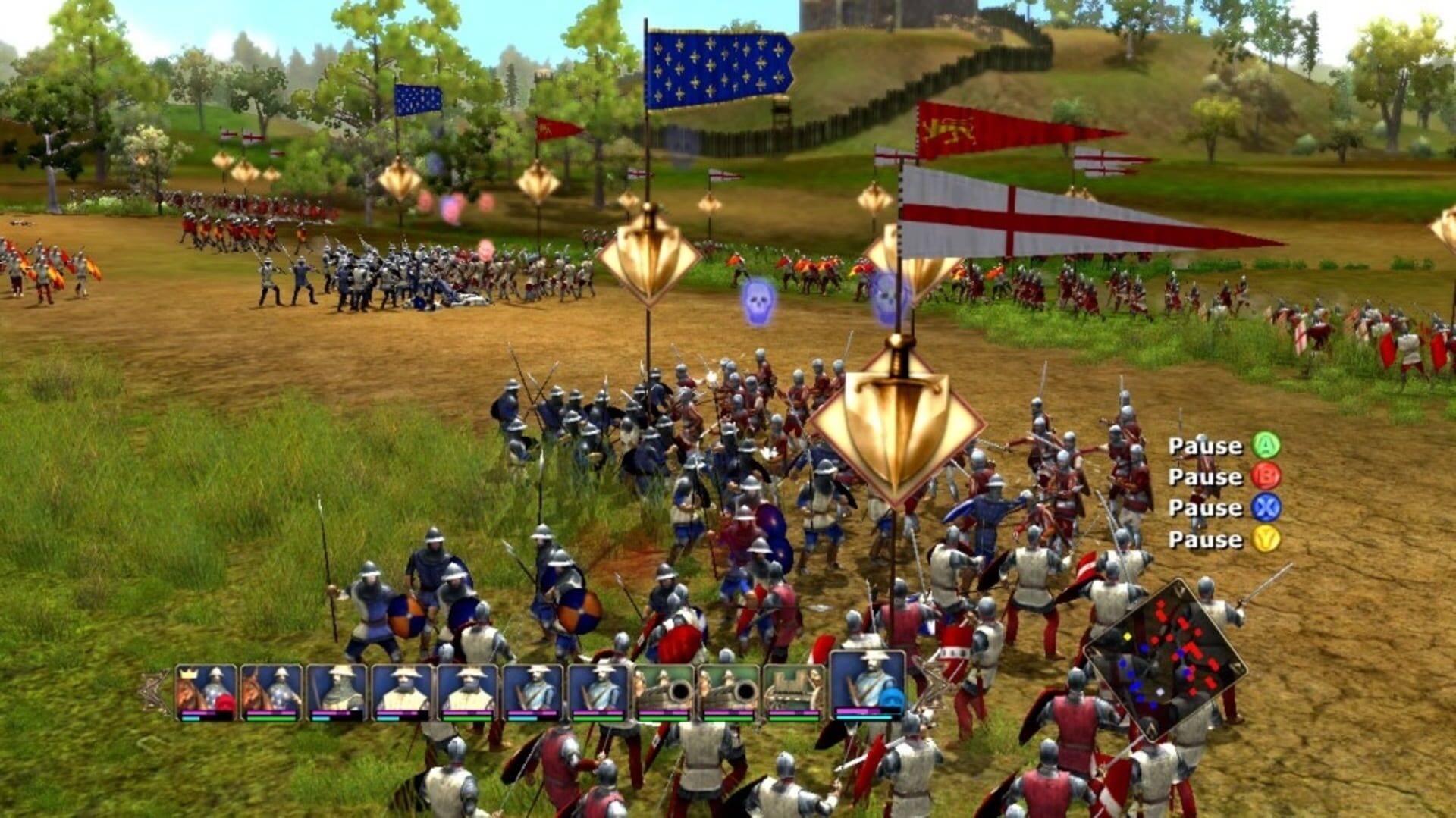1456x818 pixels.
Task: Click the yellow unit dot on minimap
Action: (x=1128, y=637)
